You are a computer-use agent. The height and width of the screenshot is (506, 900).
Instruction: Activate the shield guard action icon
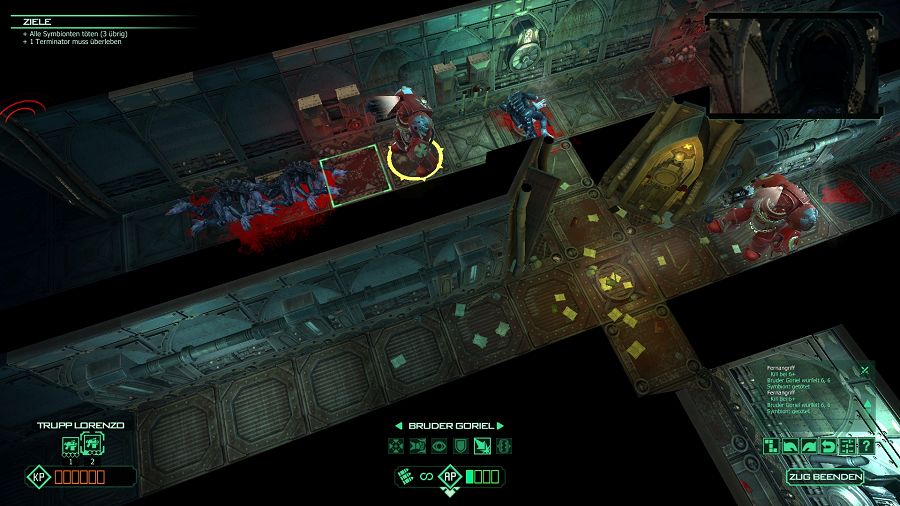point(460,445)
